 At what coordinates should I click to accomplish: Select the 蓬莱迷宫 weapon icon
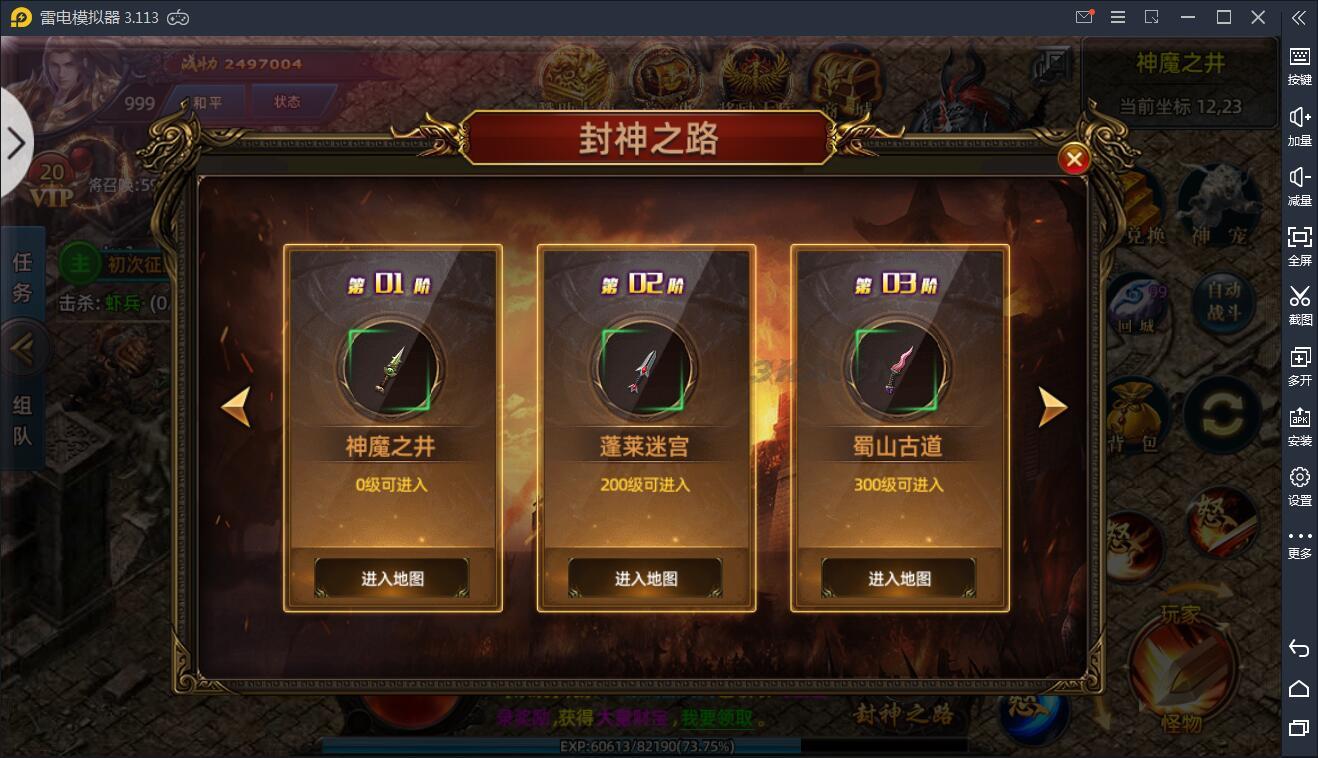tap(644, 369)
